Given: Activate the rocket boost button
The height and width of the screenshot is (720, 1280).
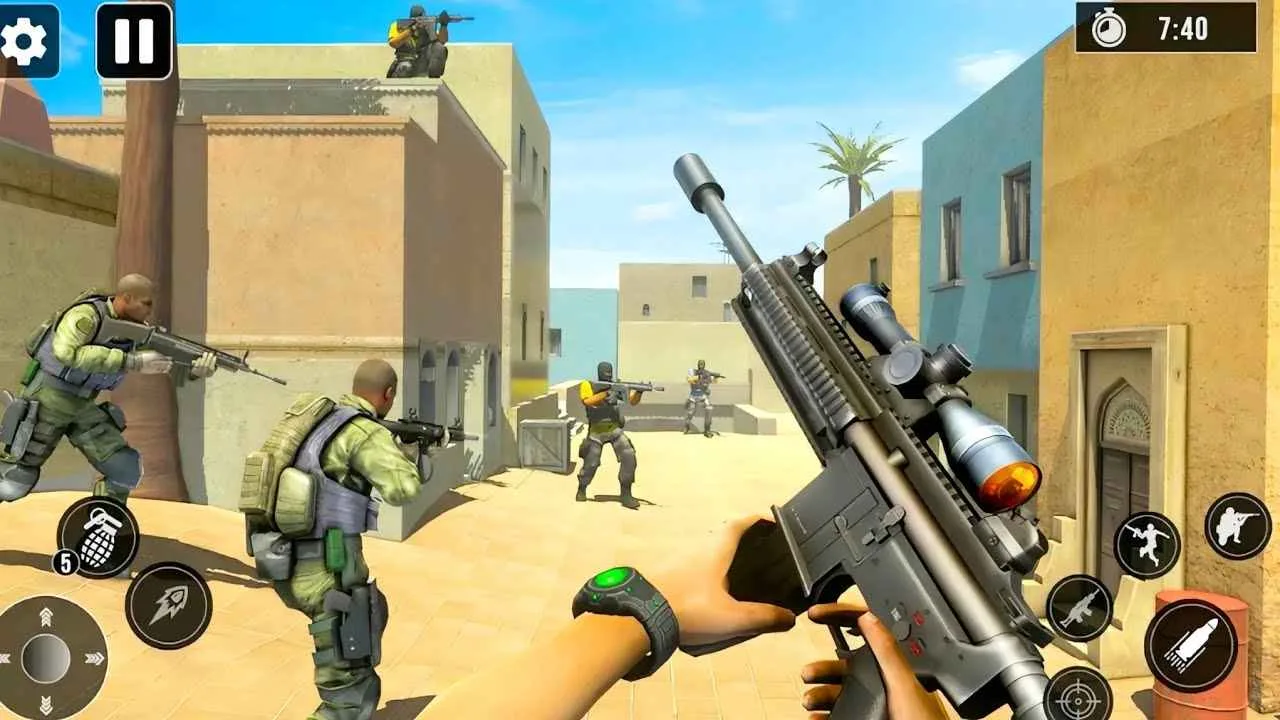Looking at the screenshot, I should (x=168, y=605).
